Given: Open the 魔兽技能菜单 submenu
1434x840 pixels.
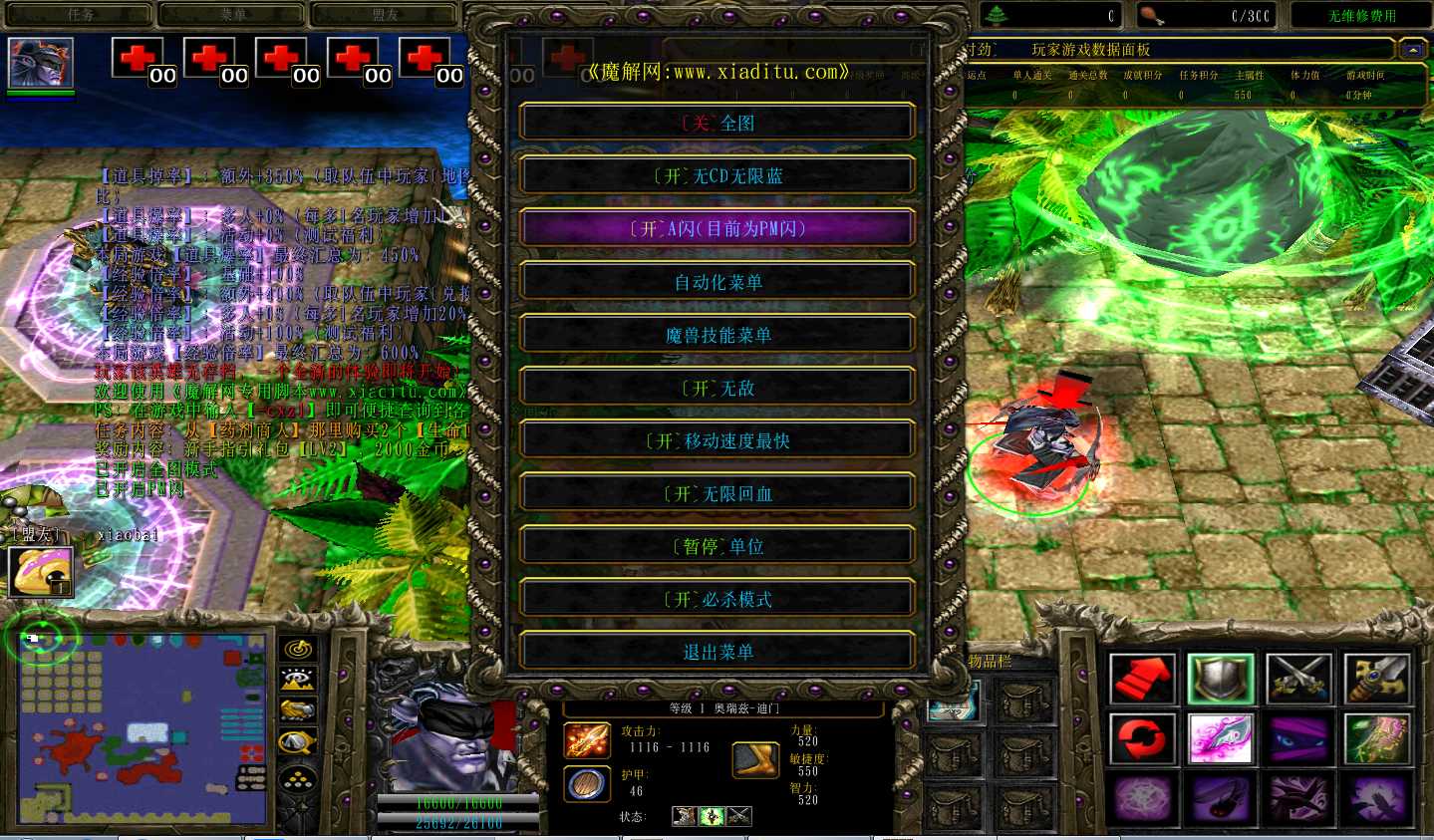Looking at the screenshot, I should [717, 335].
